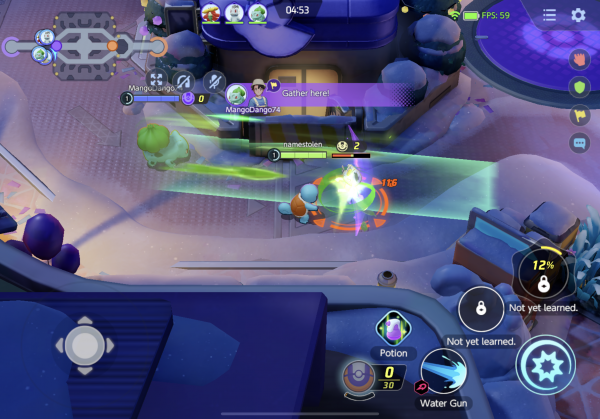Open the scoreboard list icon
This screenshot has height=419, width=600.
(x=549, y=15)
